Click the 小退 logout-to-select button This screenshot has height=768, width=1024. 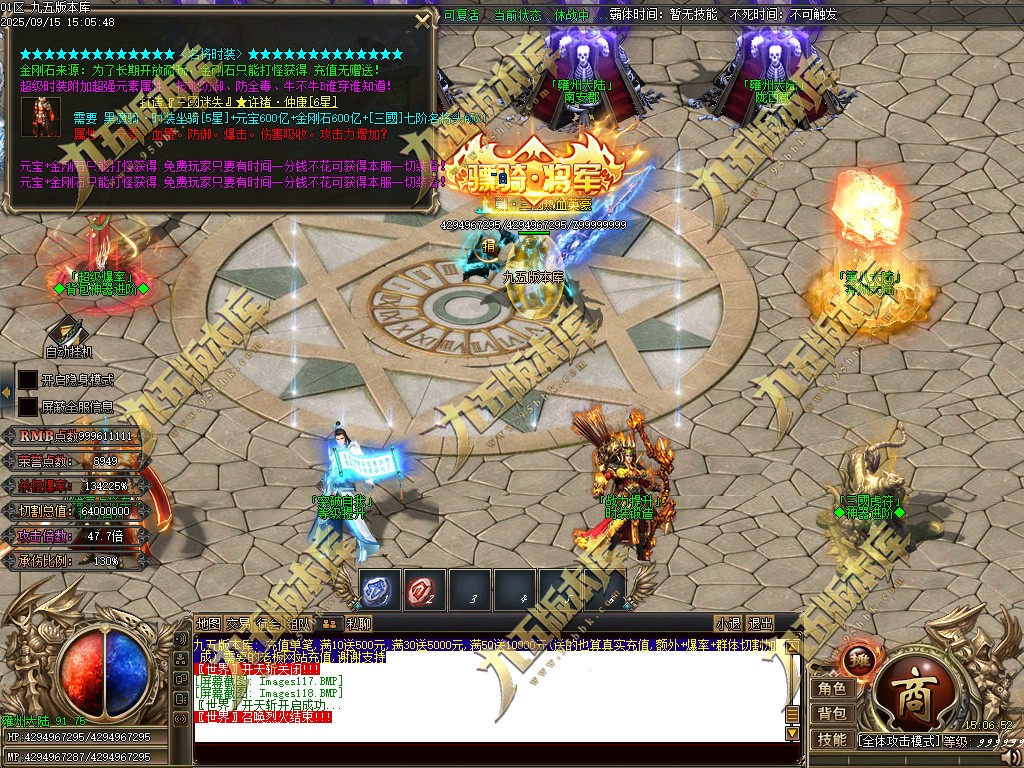[x=729, y=623]
